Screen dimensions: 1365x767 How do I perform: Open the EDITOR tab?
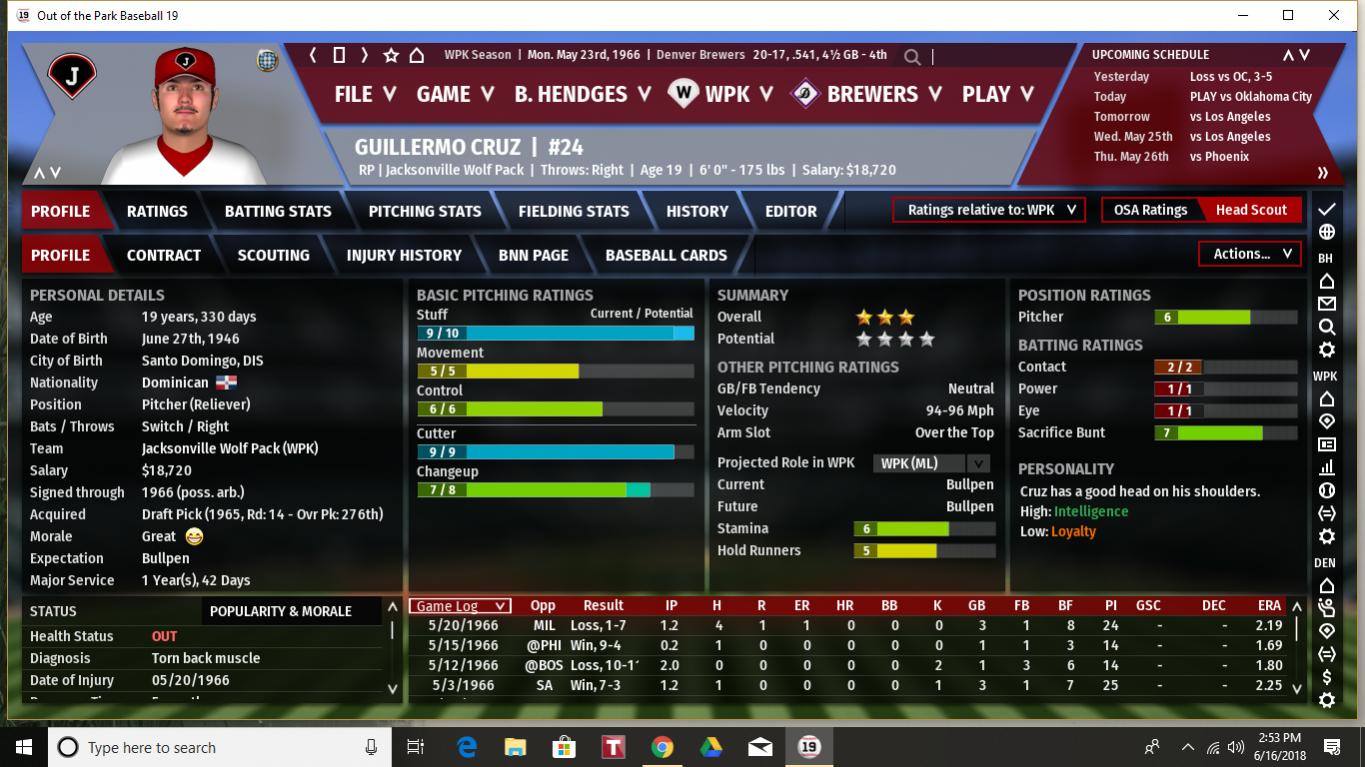click(791, 211)
